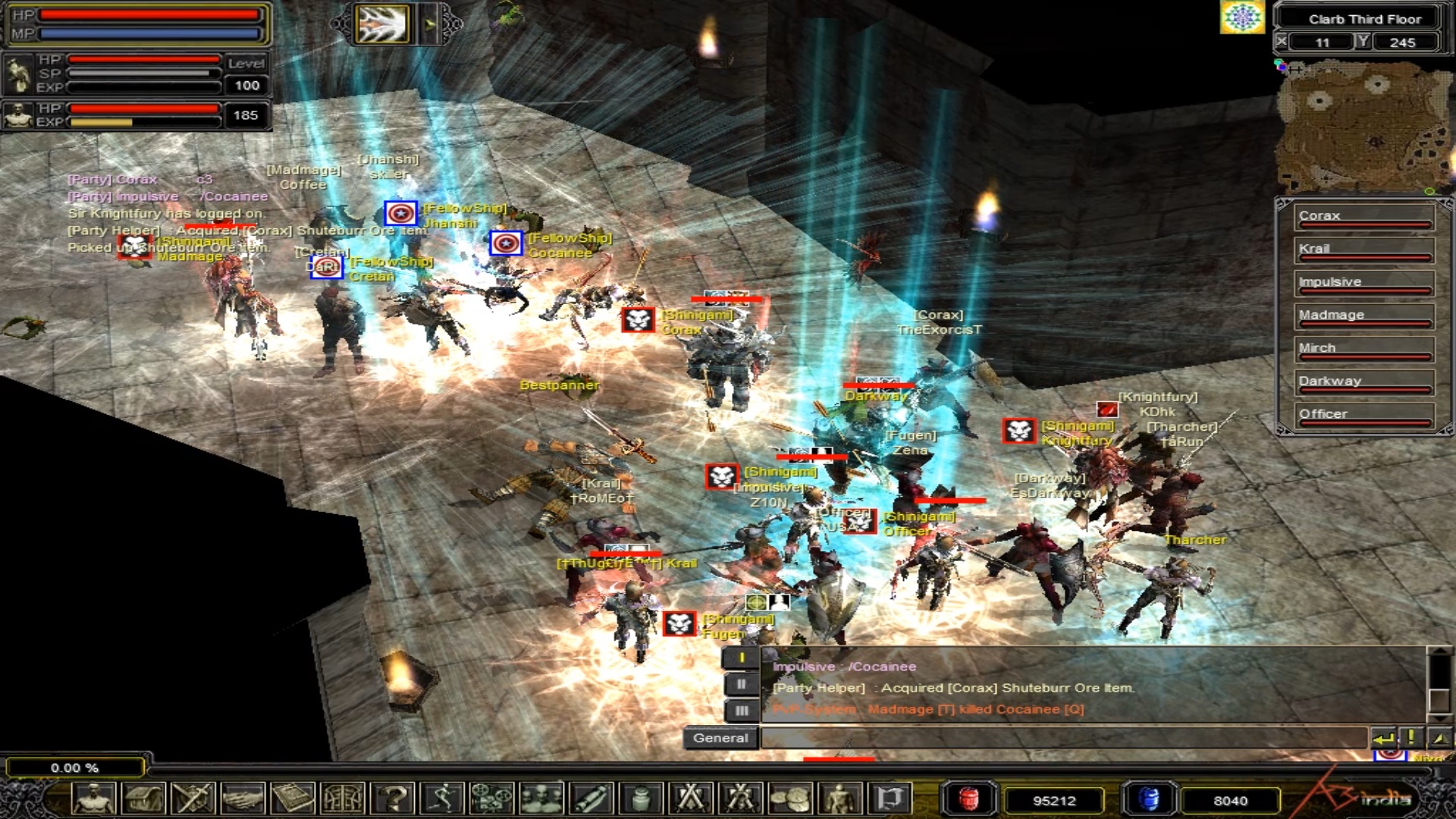Open the question mark help icon
The width and height of the screenshot is (1456, 819).
(x=394, y=799)
